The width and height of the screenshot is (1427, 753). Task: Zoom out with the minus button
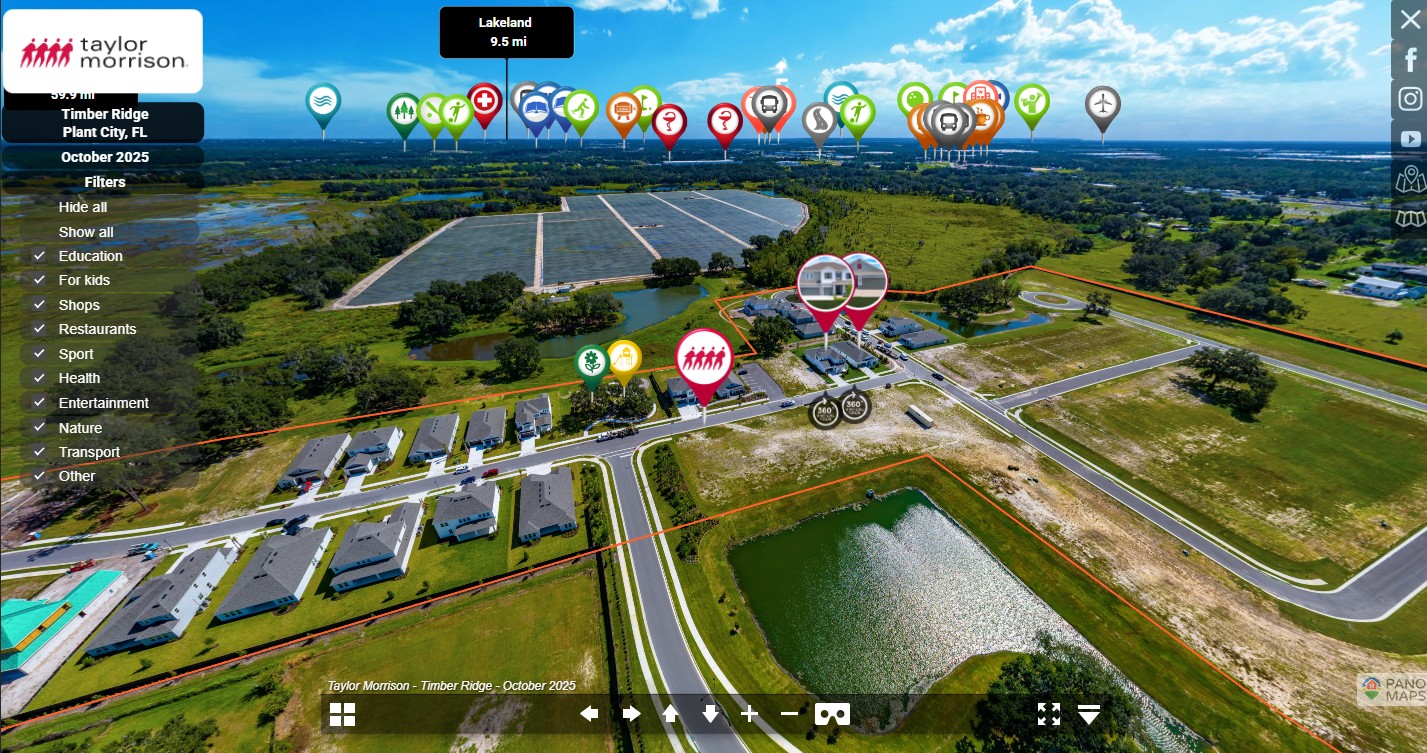point(789,714)
